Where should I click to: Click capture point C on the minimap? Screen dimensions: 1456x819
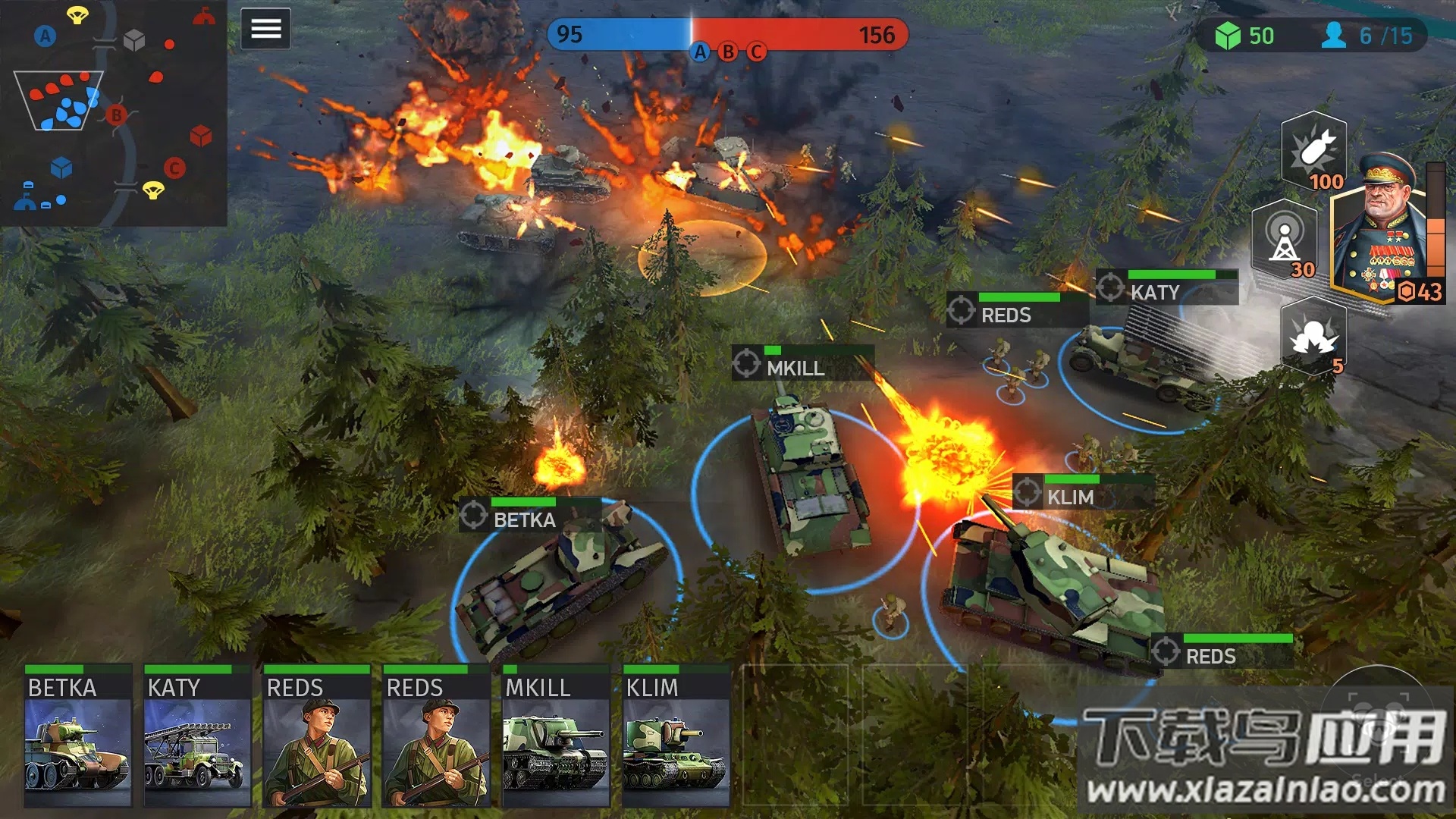[x=174, y=168]
